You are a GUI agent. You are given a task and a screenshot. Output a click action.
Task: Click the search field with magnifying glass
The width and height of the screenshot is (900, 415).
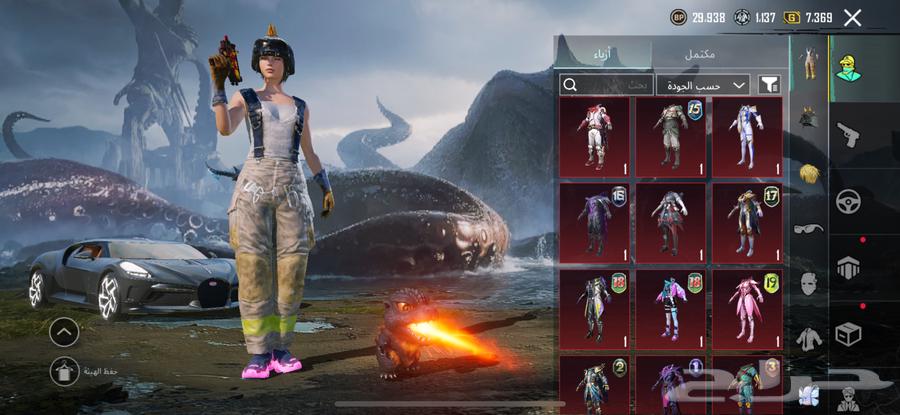607,85
